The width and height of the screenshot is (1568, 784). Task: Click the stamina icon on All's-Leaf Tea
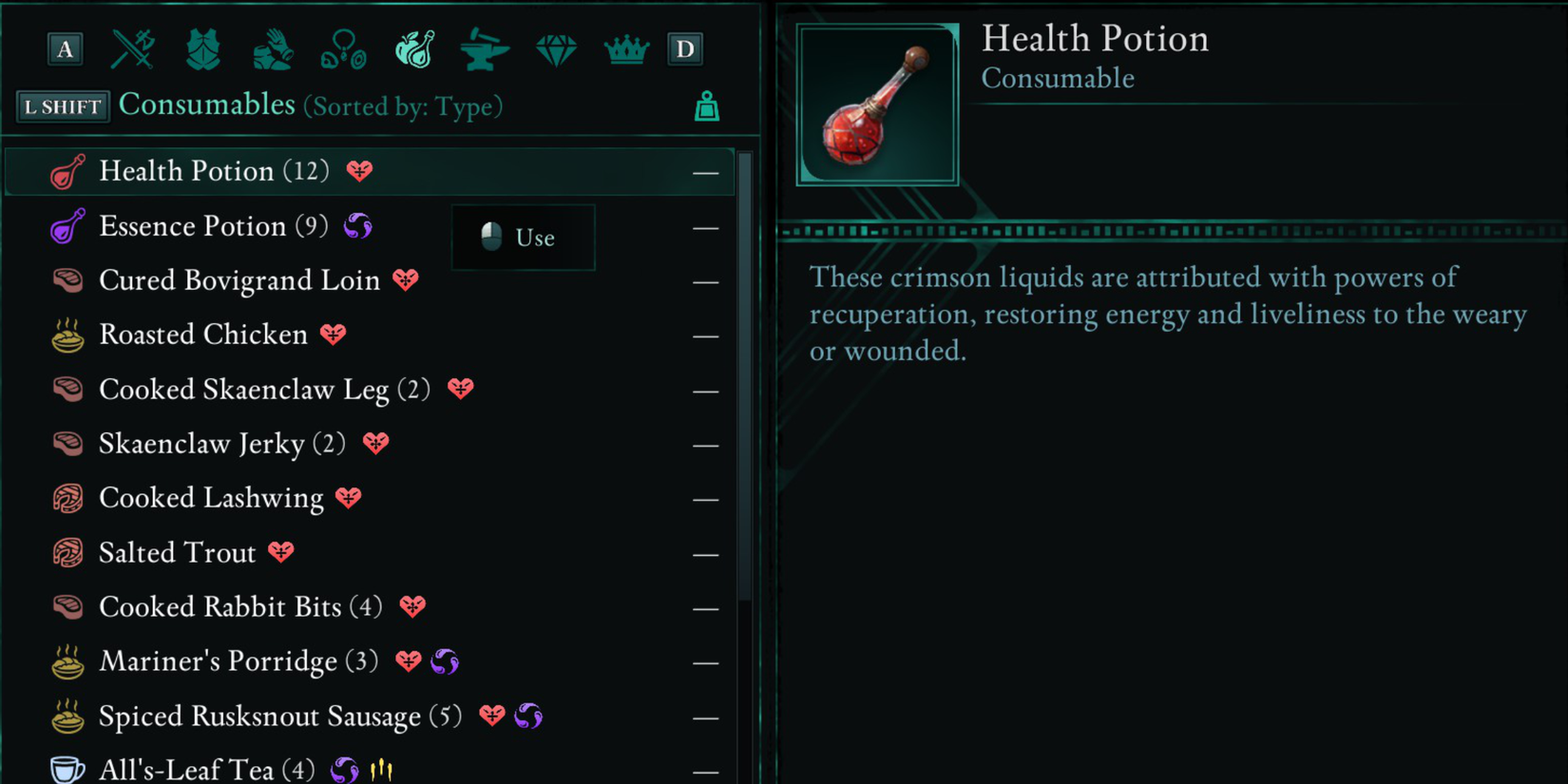(380, 769)
